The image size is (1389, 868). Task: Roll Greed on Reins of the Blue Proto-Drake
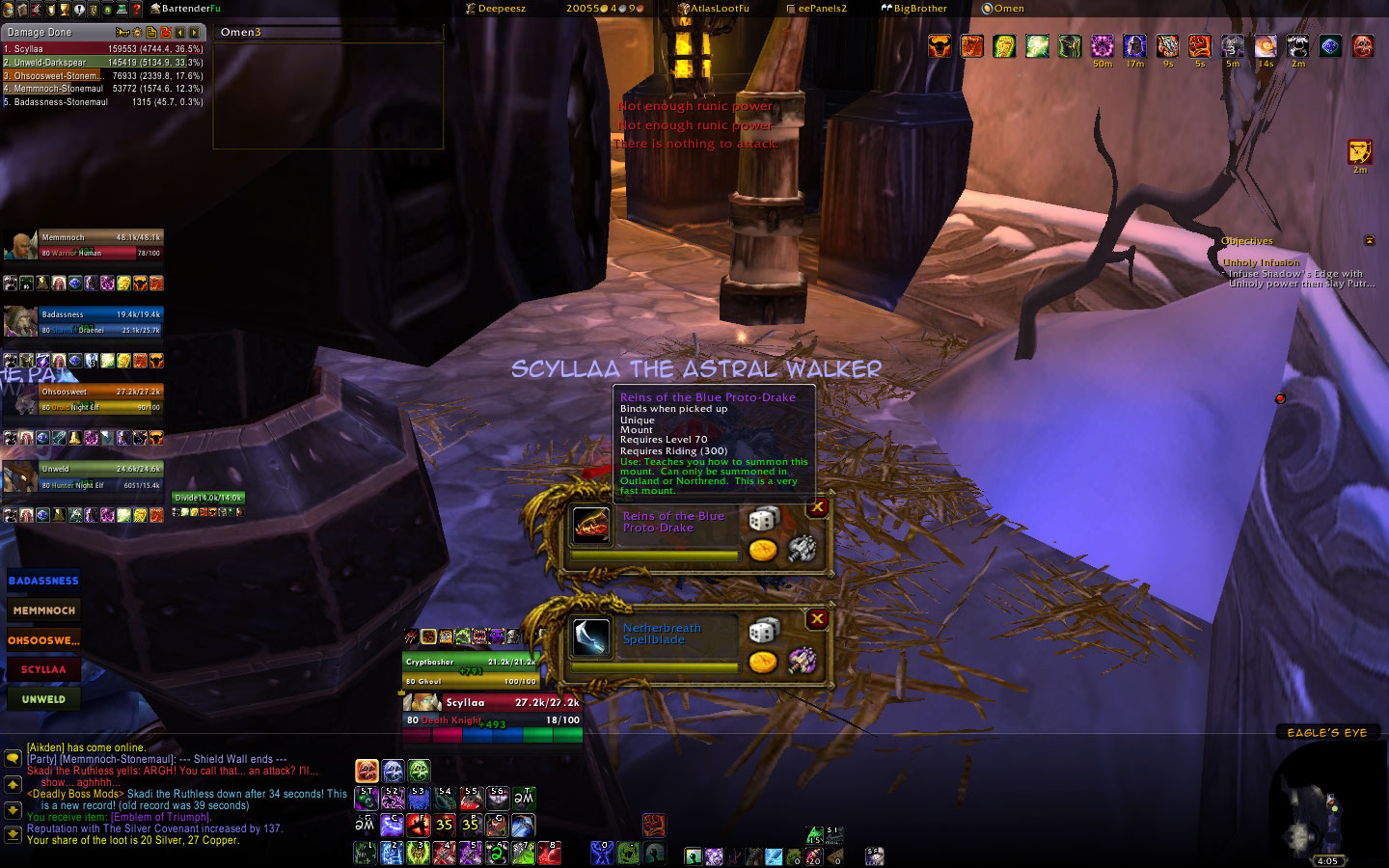coord(763,551)
